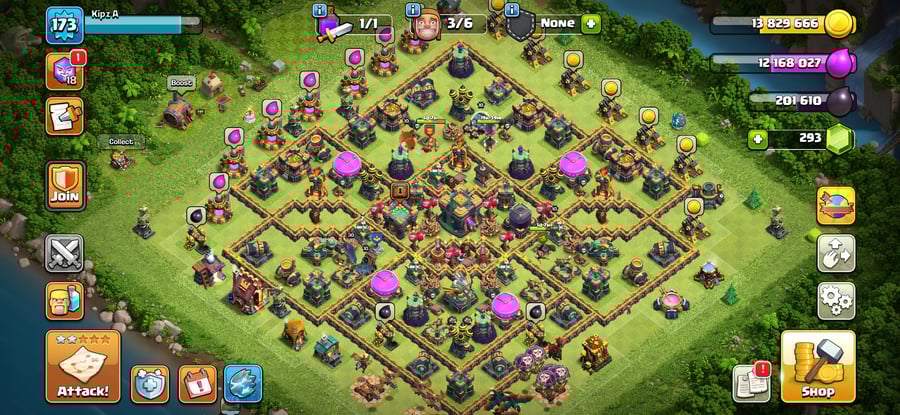Buy a shield via the green plus
The height and width of the screenshot is (415, 900).
[x=591, y=22]
